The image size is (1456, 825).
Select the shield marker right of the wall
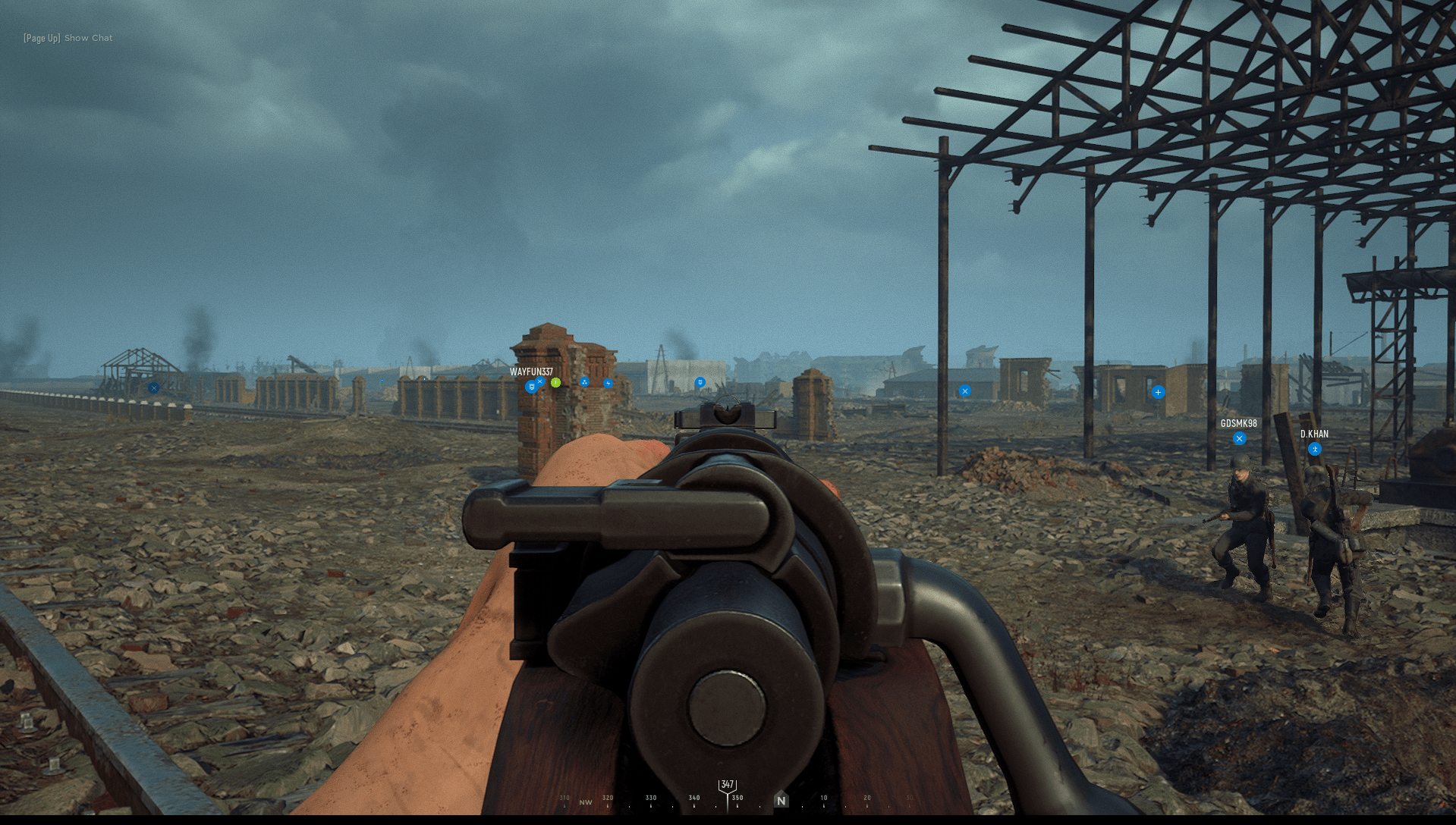(700, 384)
